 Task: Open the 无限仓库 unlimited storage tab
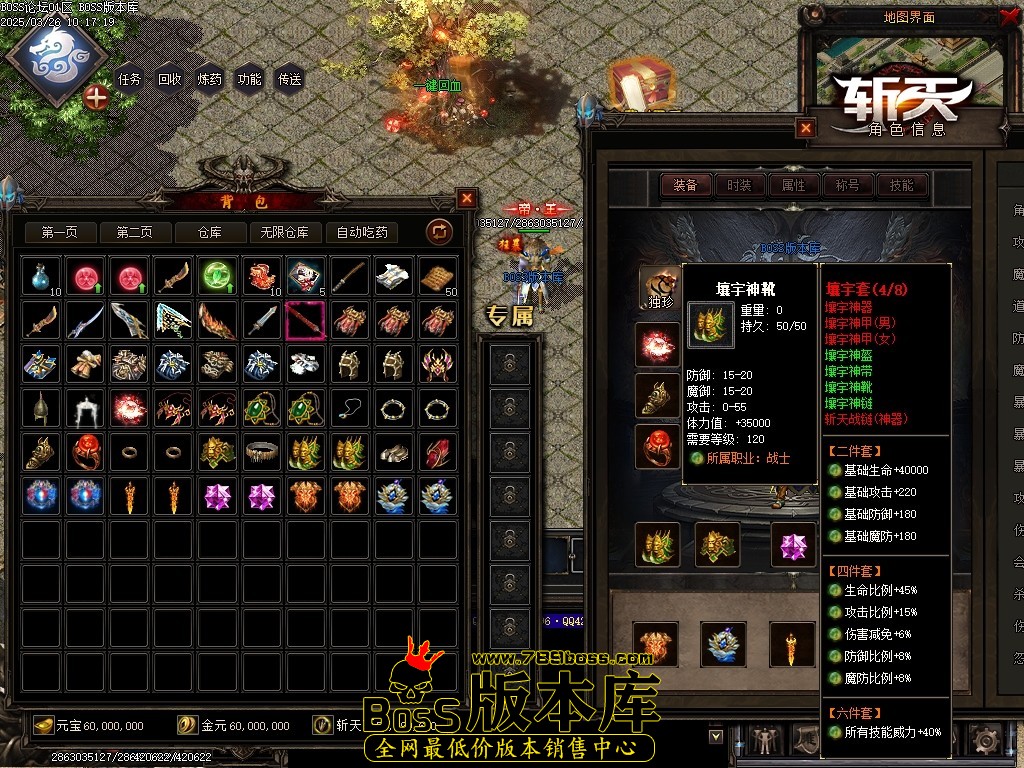coord(284,232)
